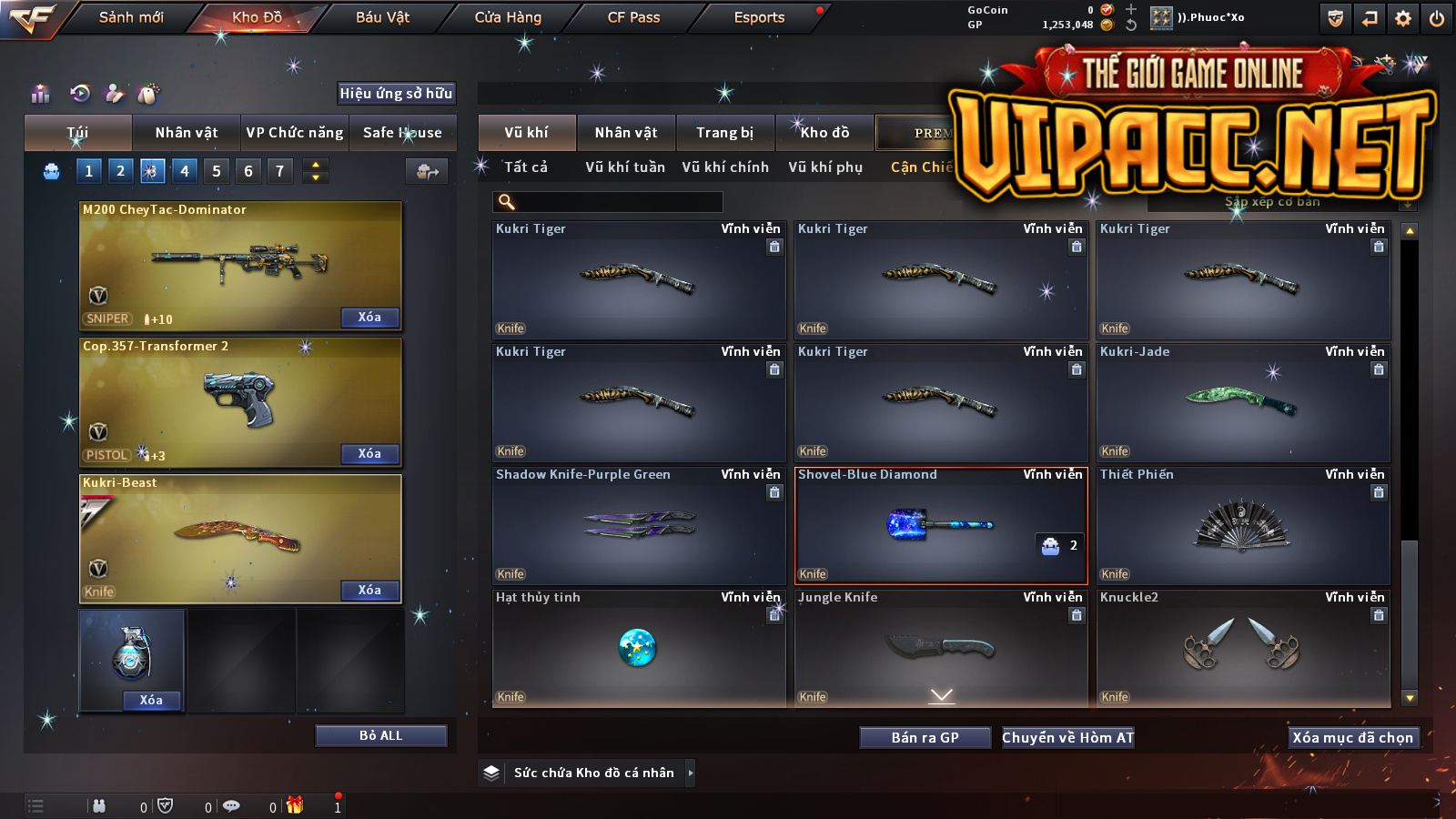Click the Bán ra GP button

point(925,738)
